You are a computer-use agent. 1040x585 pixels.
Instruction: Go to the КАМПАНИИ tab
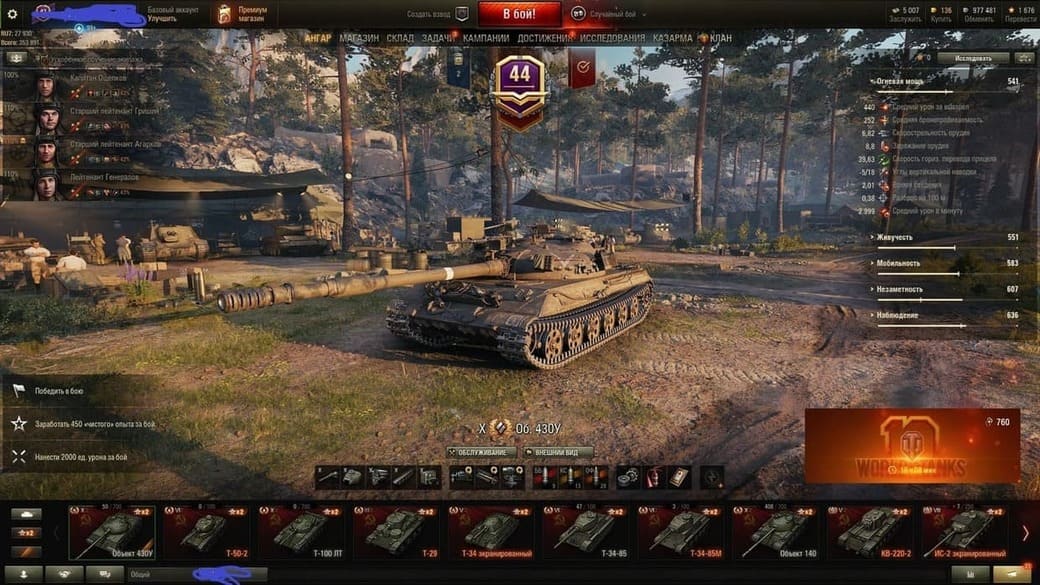coord(486,38)
